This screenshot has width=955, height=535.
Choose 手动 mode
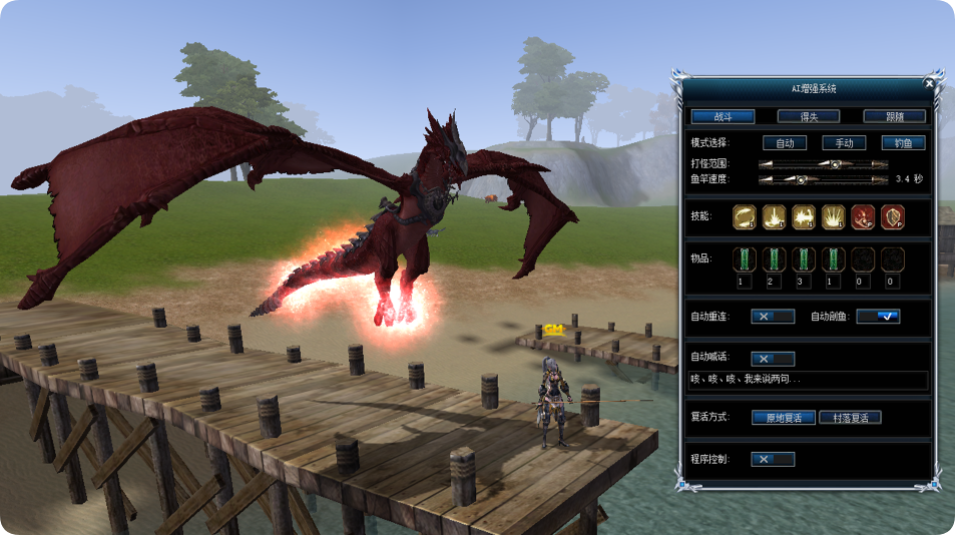[x=843, y=143]
